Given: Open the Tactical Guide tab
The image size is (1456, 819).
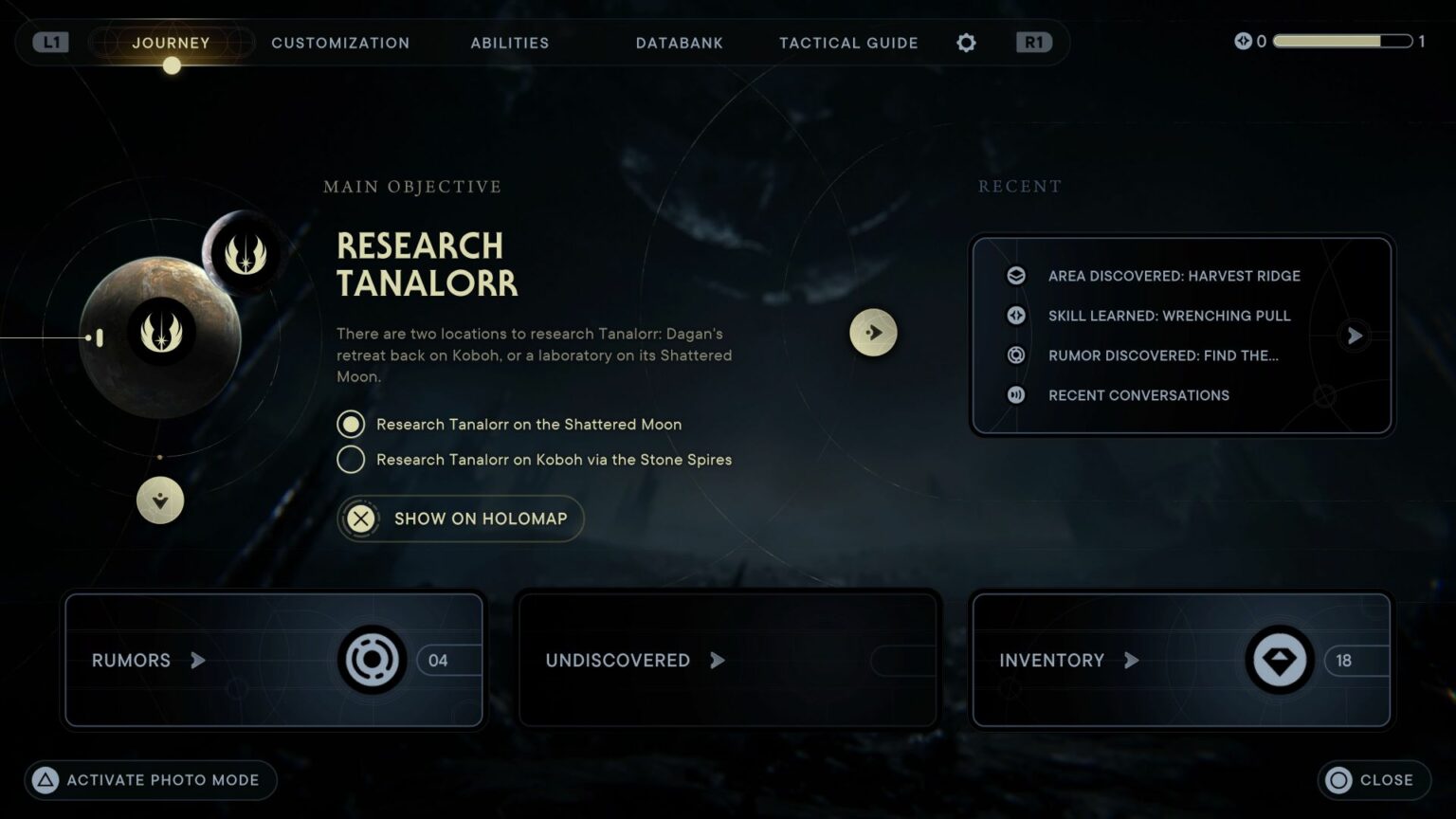Looking at the screenshot, I should tap(847, 43).
